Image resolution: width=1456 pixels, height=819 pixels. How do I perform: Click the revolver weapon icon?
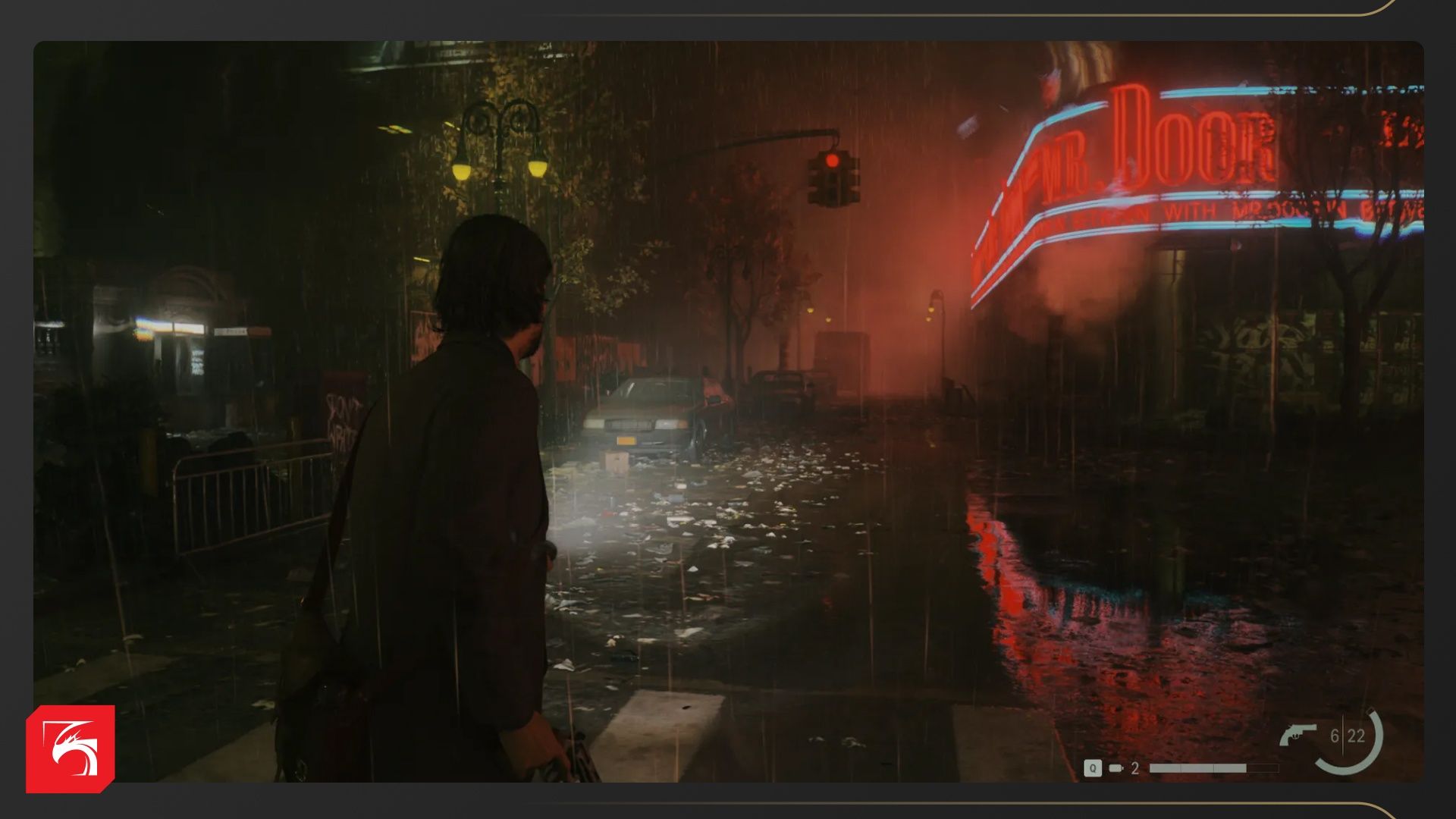[x=1298, y=734]
